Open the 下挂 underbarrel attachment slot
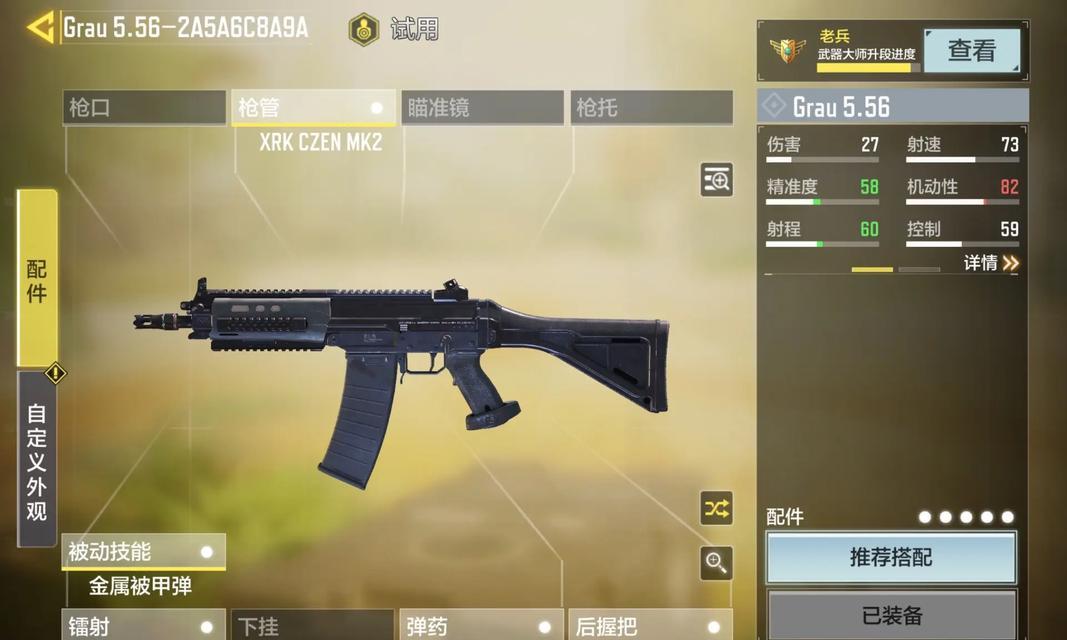The height and width of the screenshot is (640, 1067). [313, 626]
